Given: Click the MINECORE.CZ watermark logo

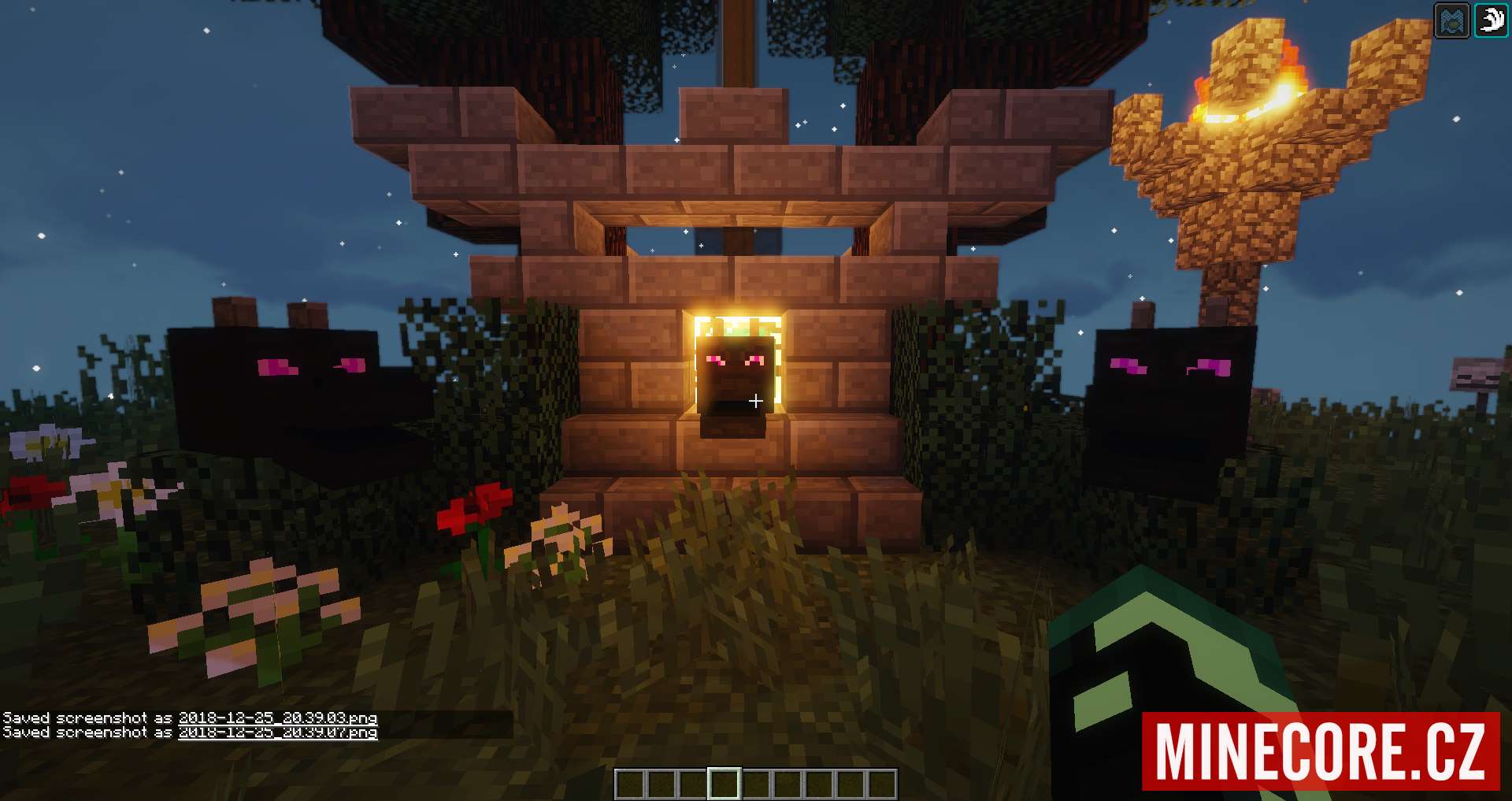Looking at the screenshot, I should click(x=1321, y=751).
